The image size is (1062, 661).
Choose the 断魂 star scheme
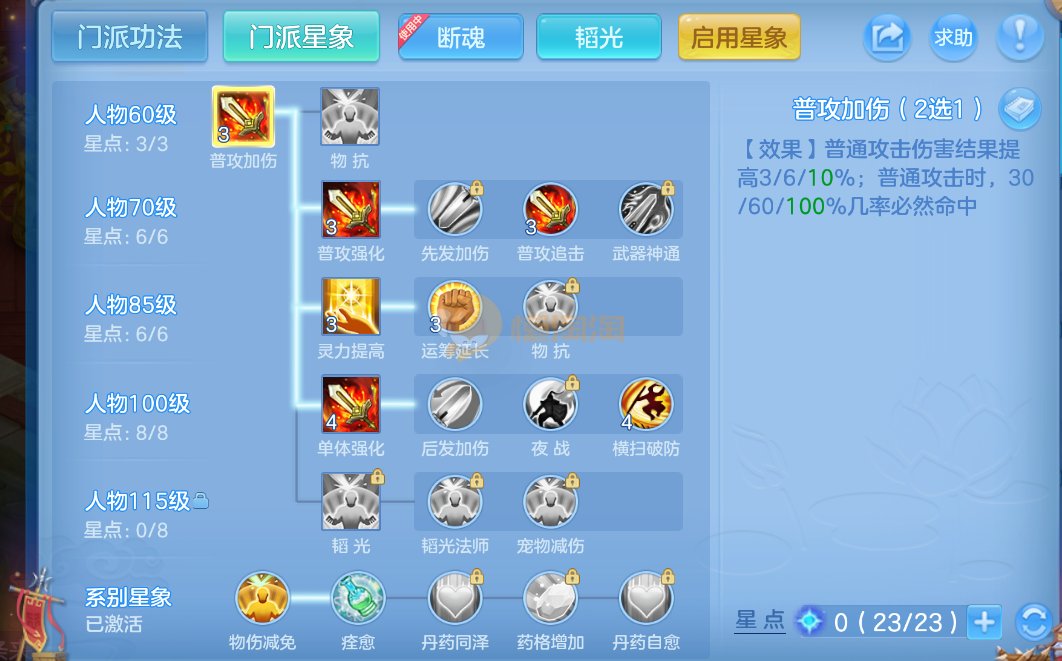pyautogui.click(x=461, y=38)
